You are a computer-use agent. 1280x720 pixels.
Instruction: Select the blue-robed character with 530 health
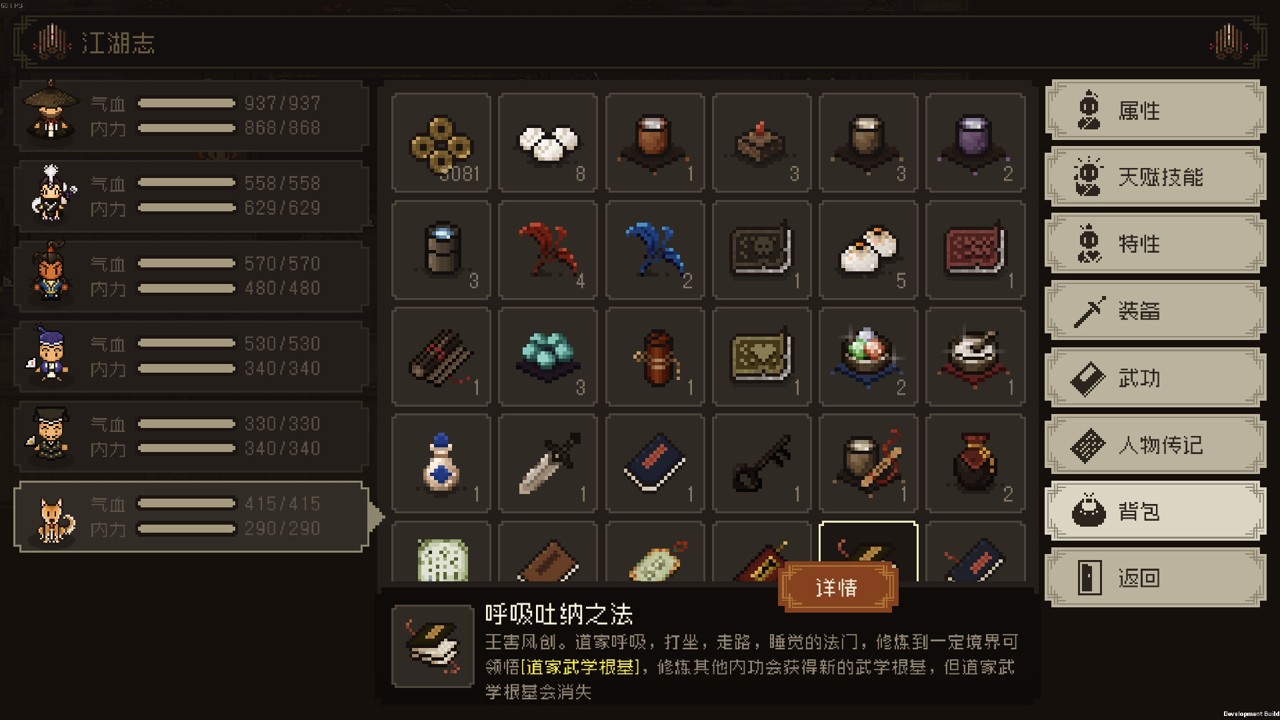191,356
